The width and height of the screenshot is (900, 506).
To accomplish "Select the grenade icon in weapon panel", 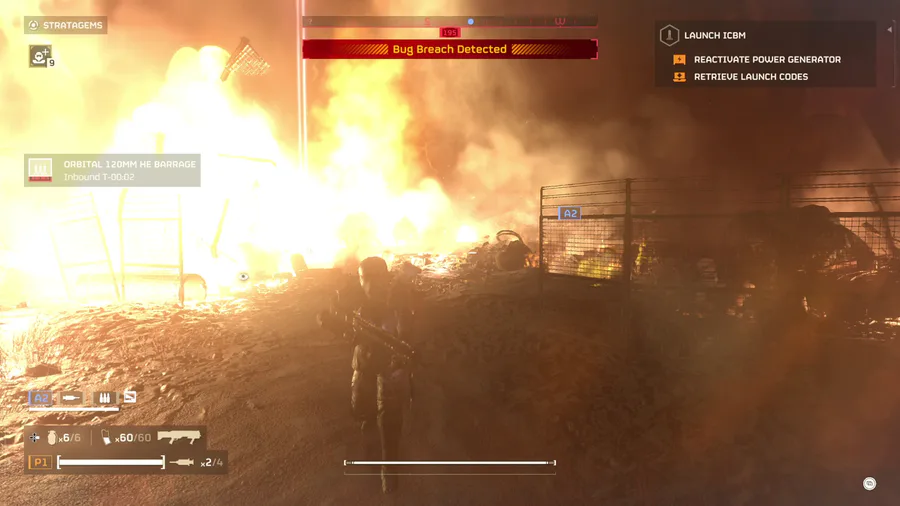I will tap(52, 438).
